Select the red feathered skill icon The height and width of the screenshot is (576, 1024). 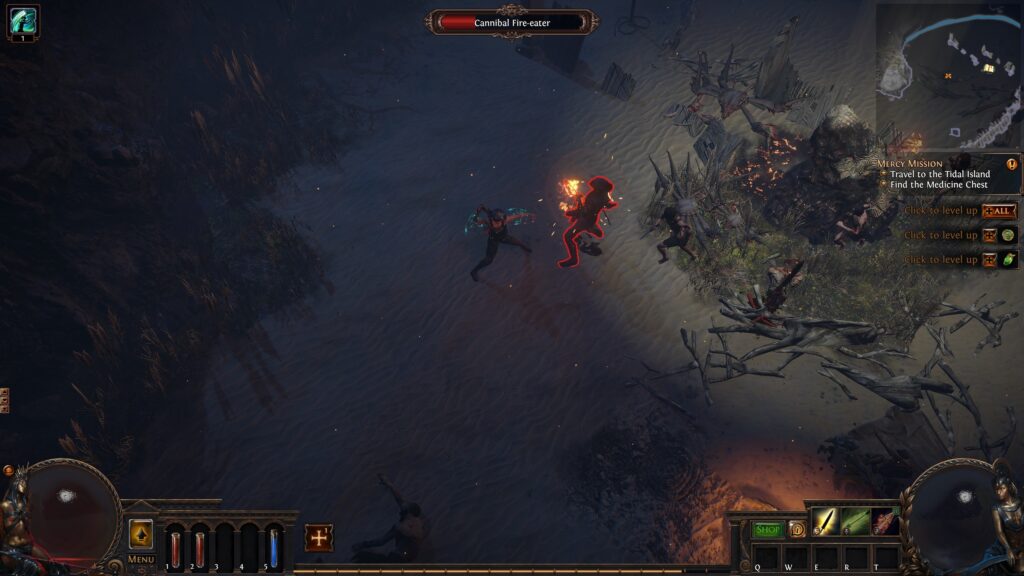[885, 521]
